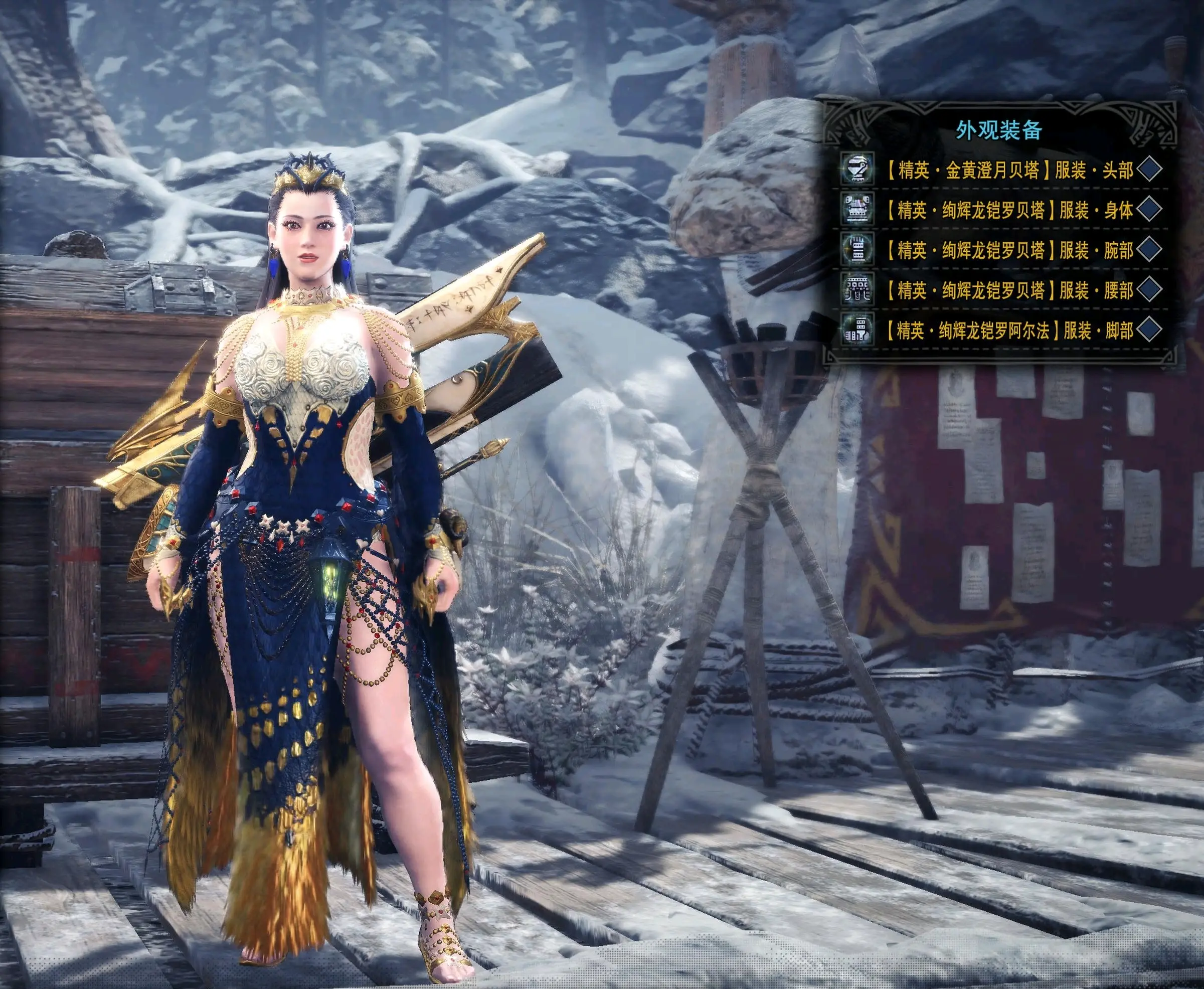
Task: Open the 腕部 arms layered armor entry
Action: click(1008, 250)
